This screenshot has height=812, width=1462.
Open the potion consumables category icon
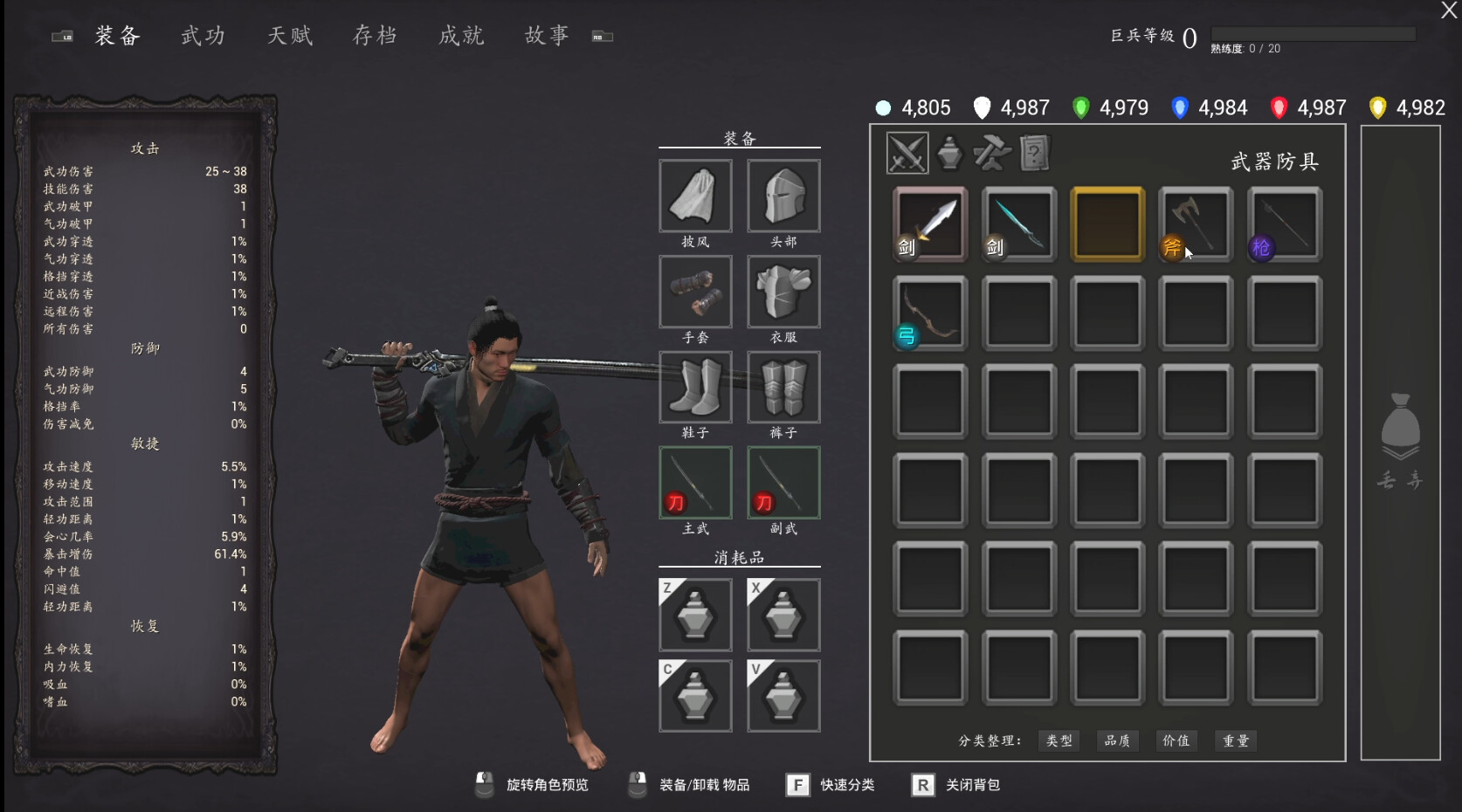[949, 152]
